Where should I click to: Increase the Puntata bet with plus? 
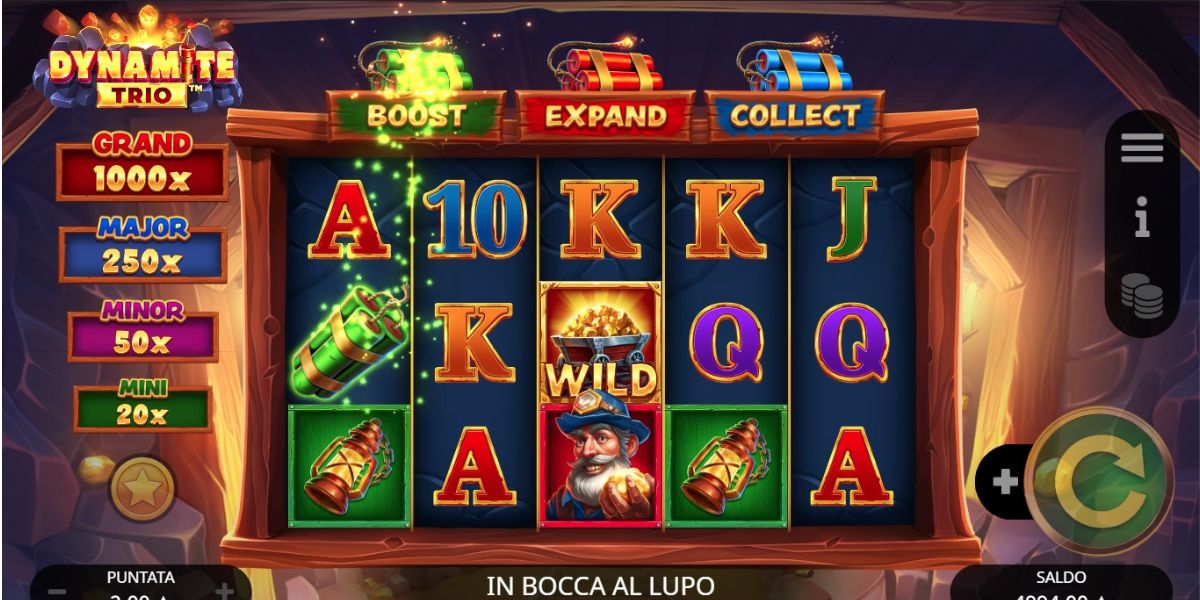click(x=224, y=591)
